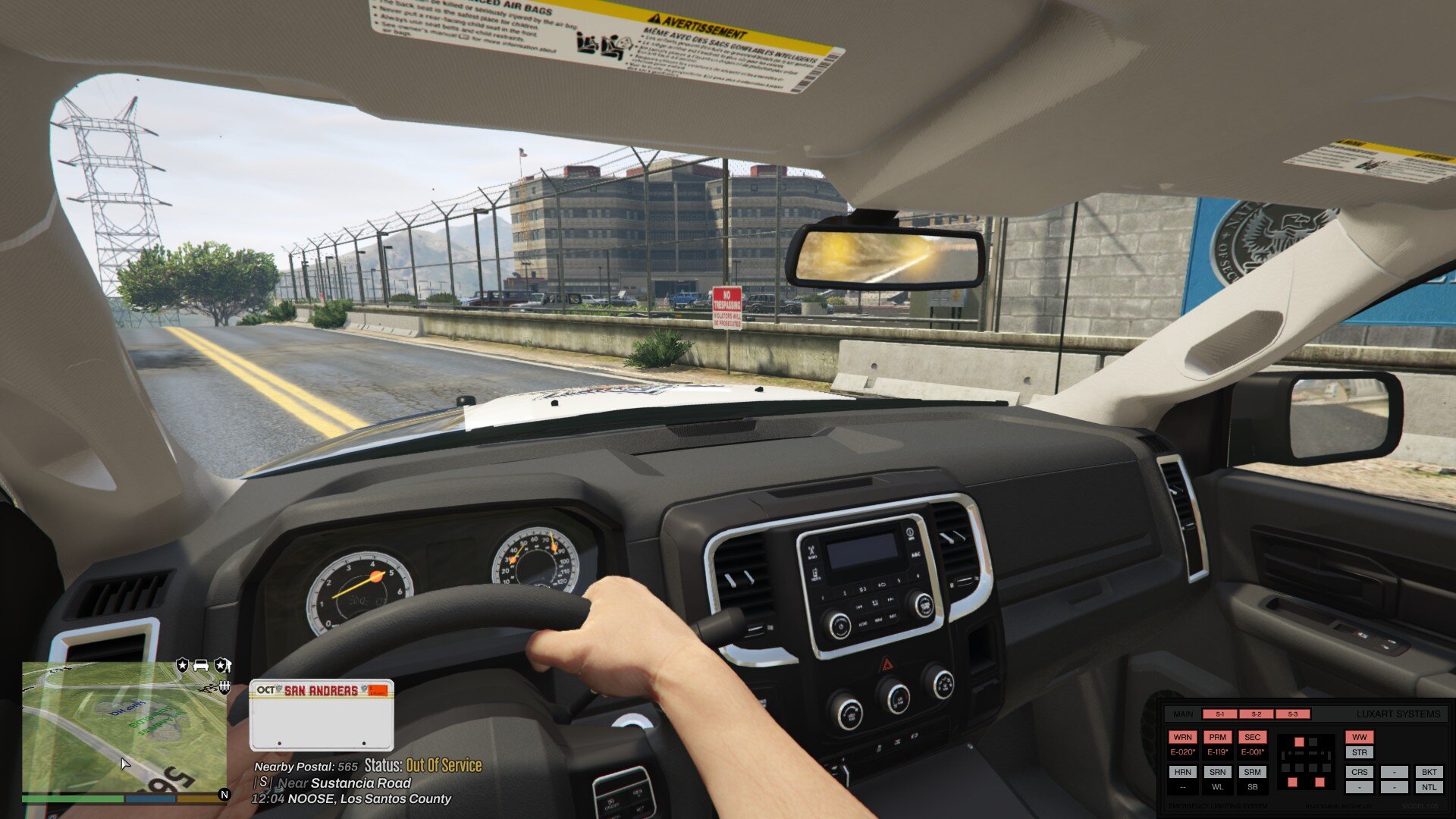Image resolution: width=1456 pixels, height=819 pixels.
Task: Toggle the CRS cruise lights button
Action: coord(1359,772)
